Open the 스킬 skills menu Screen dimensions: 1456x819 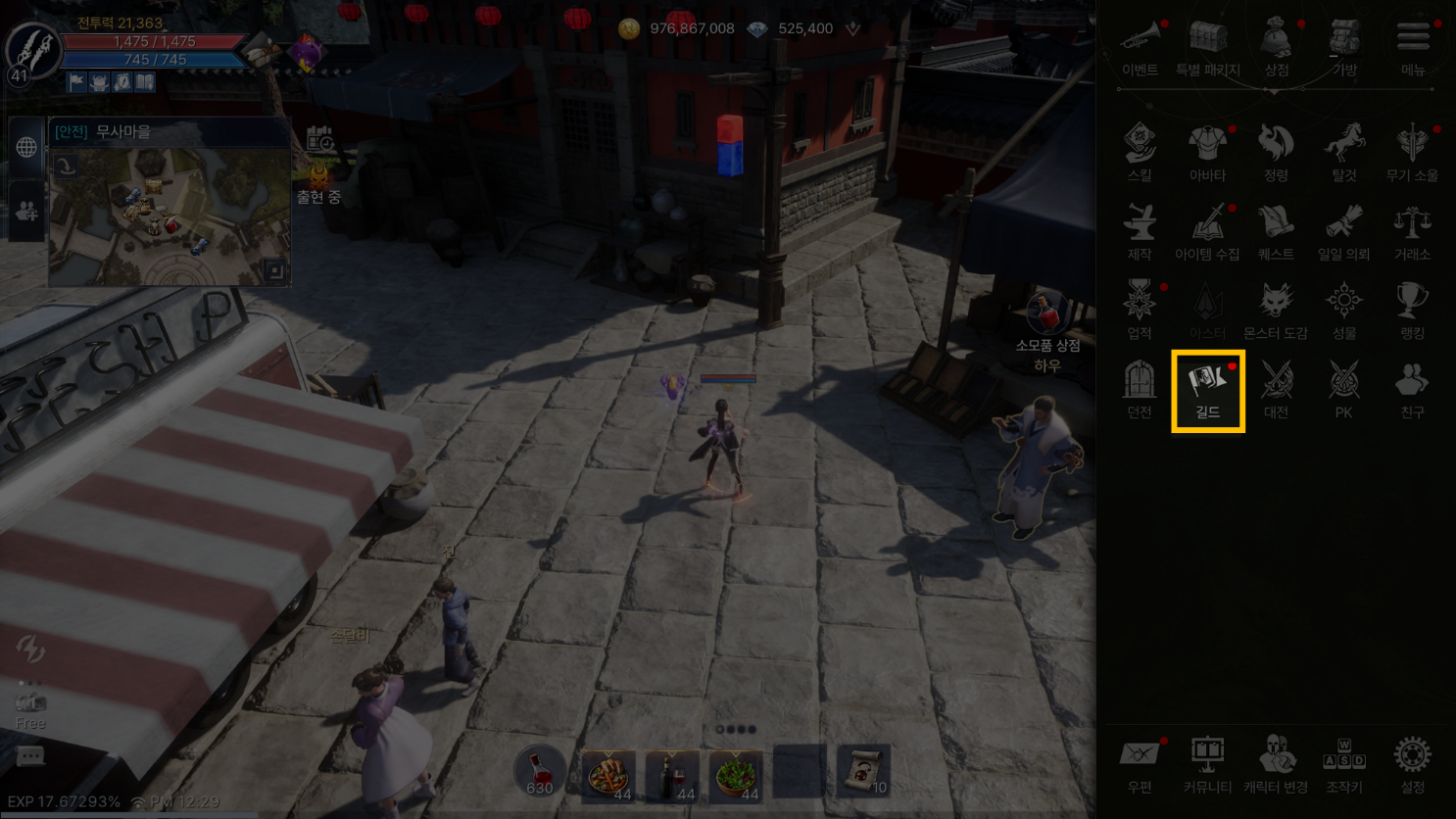[1140, 152]
